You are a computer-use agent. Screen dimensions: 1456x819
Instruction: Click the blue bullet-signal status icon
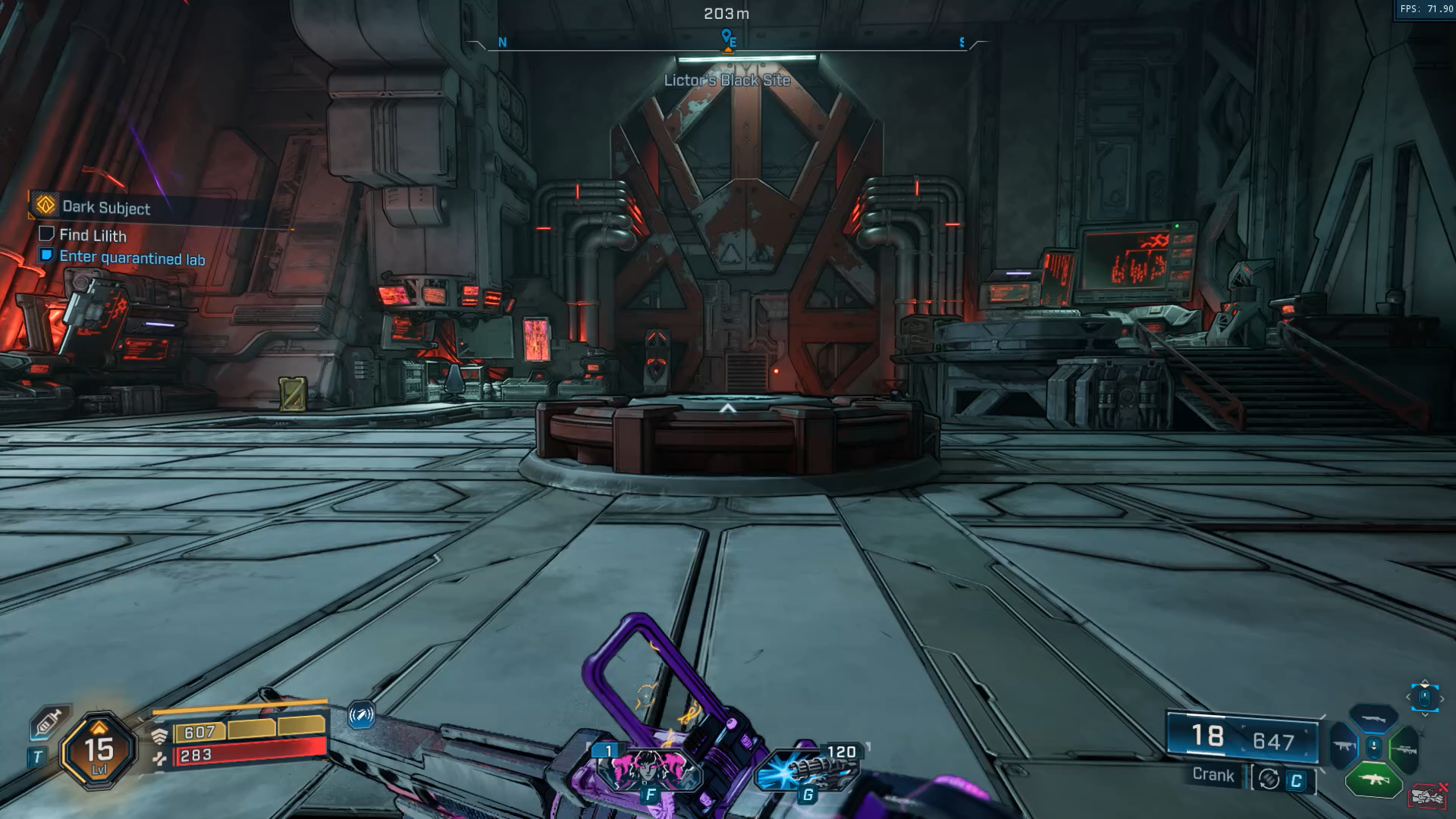[x=361, y=714]
